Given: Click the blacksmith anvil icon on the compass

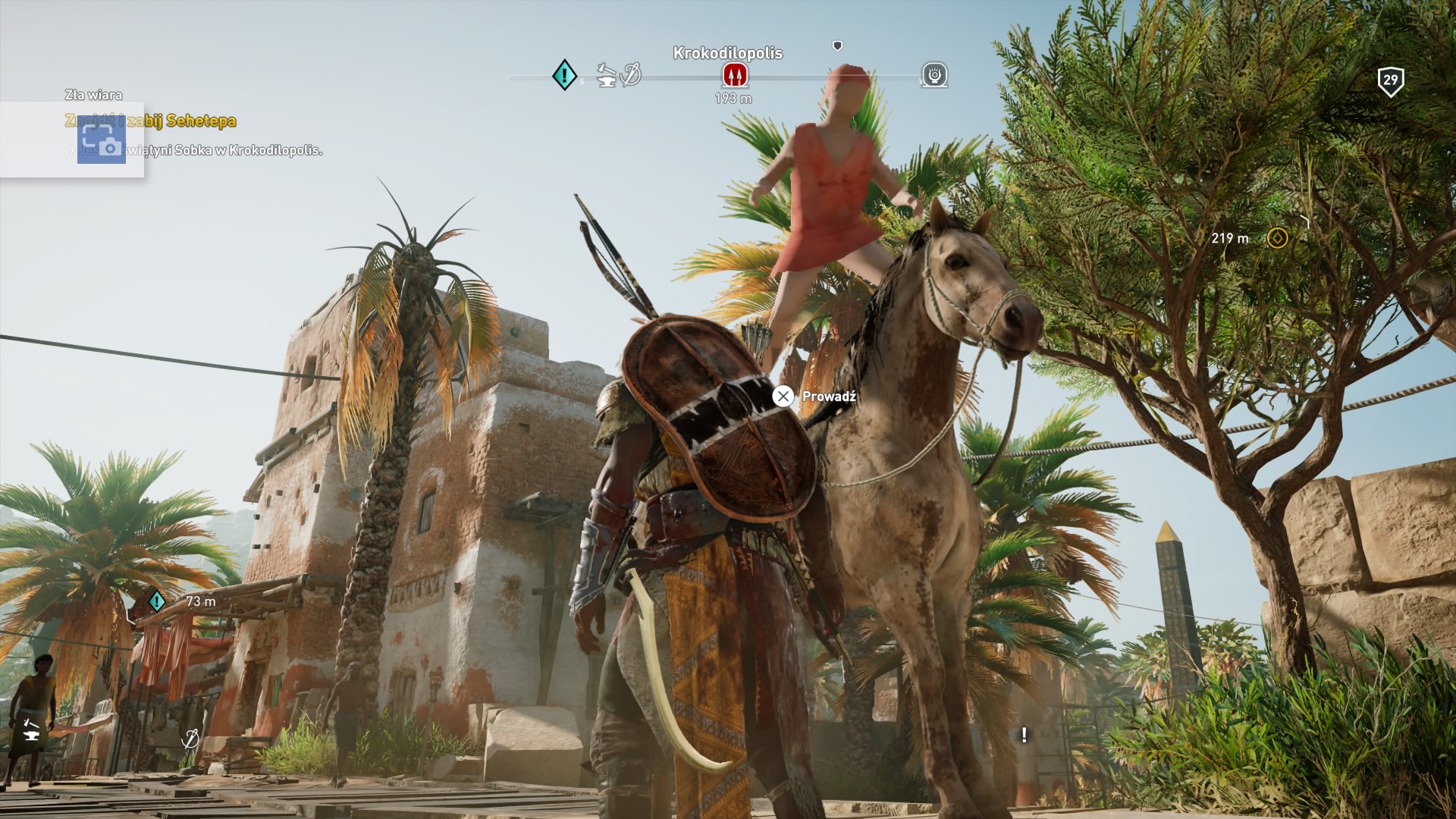Looking at the screenshot, I should click(x=606, y=75).
